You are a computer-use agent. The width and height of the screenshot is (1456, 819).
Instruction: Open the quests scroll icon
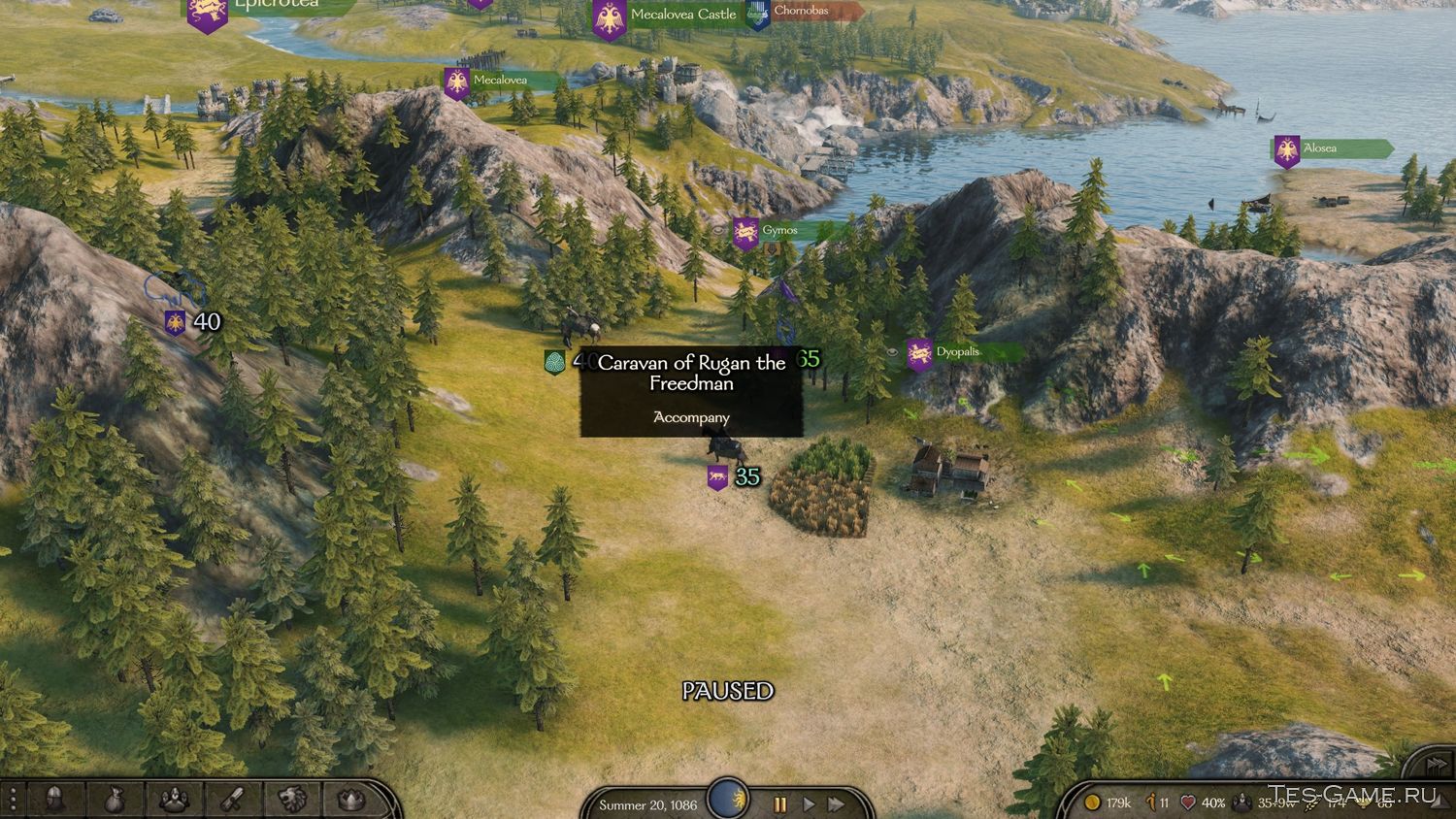click(x=232, y=800)
